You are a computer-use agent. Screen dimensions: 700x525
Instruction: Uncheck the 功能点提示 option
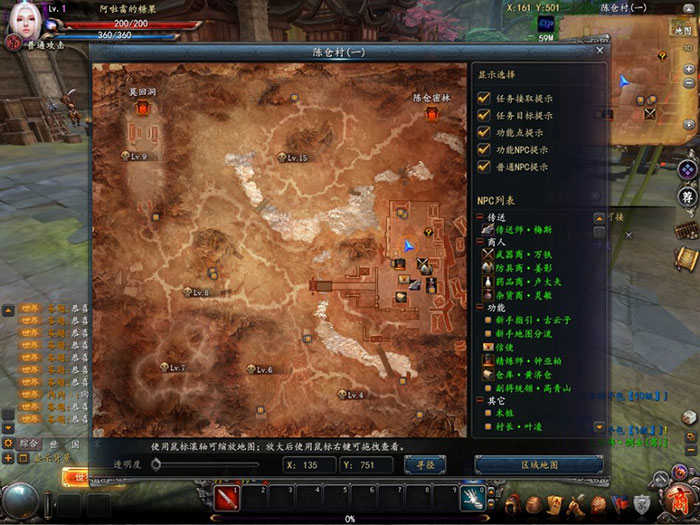tap(484, 133)
